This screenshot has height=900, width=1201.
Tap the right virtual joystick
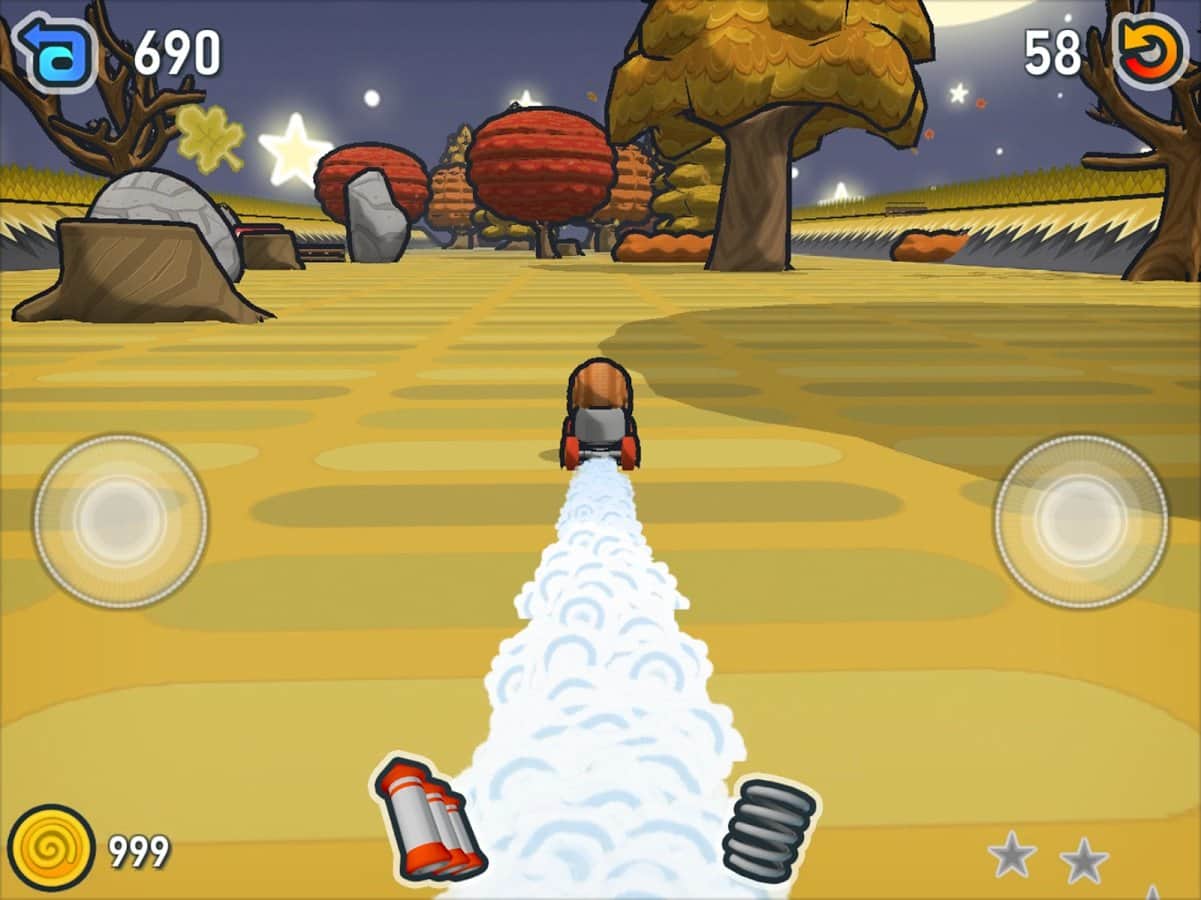[1080, 521]
